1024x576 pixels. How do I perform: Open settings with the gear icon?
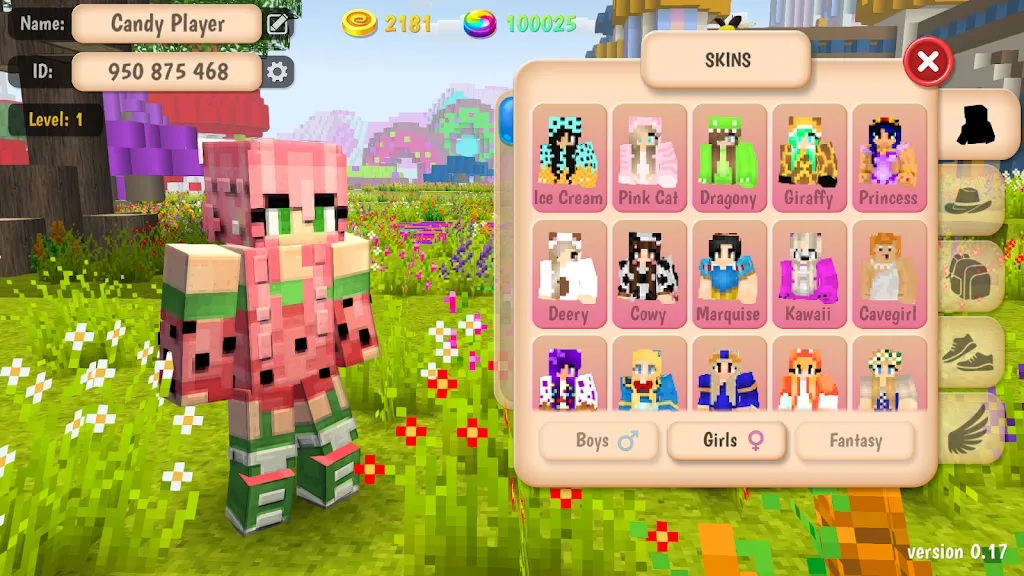point(278,72)
